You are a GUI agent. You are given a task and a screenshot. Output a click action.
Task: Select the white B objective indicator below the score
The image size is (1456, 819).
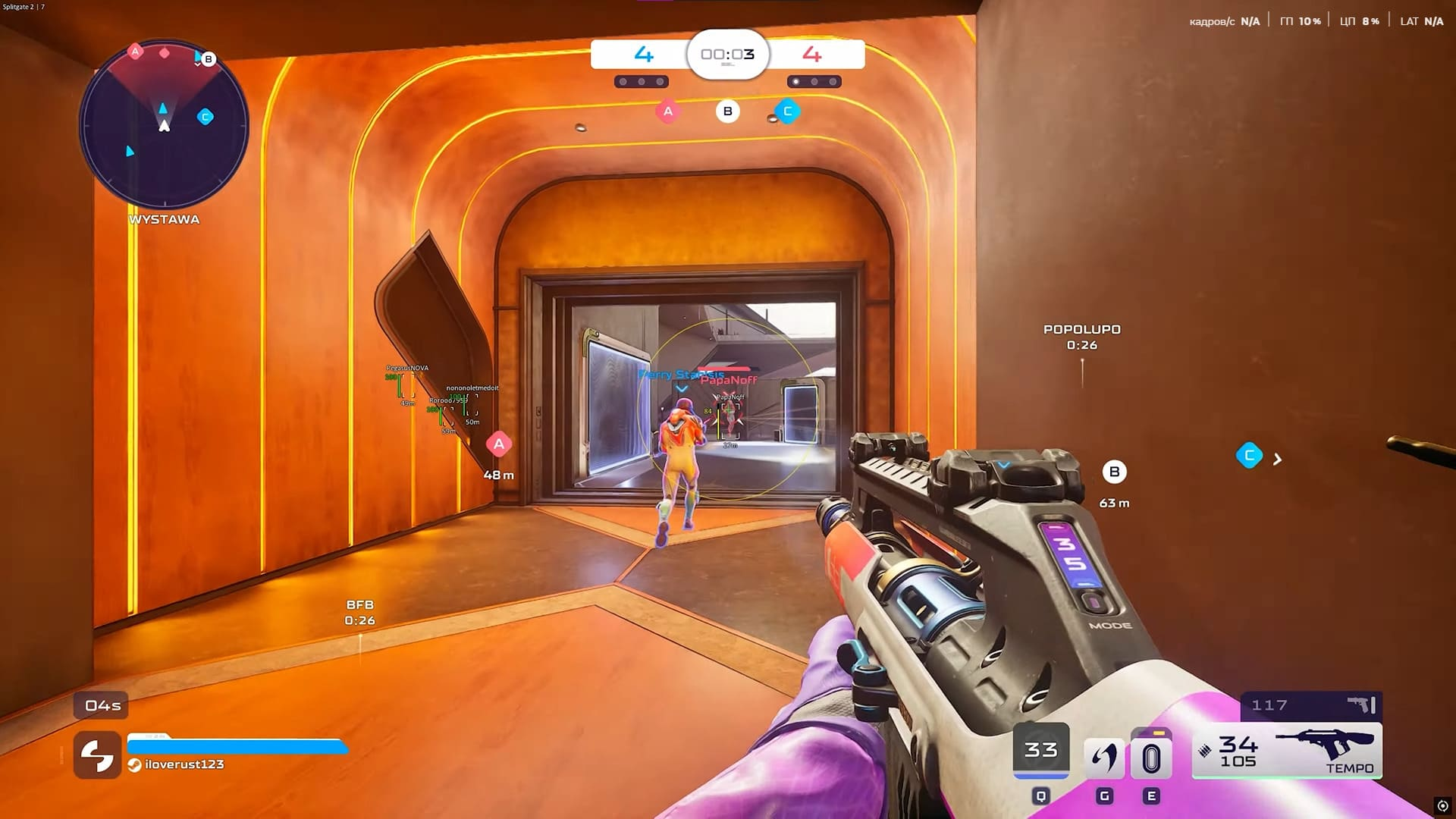click(x=727, y=111)
